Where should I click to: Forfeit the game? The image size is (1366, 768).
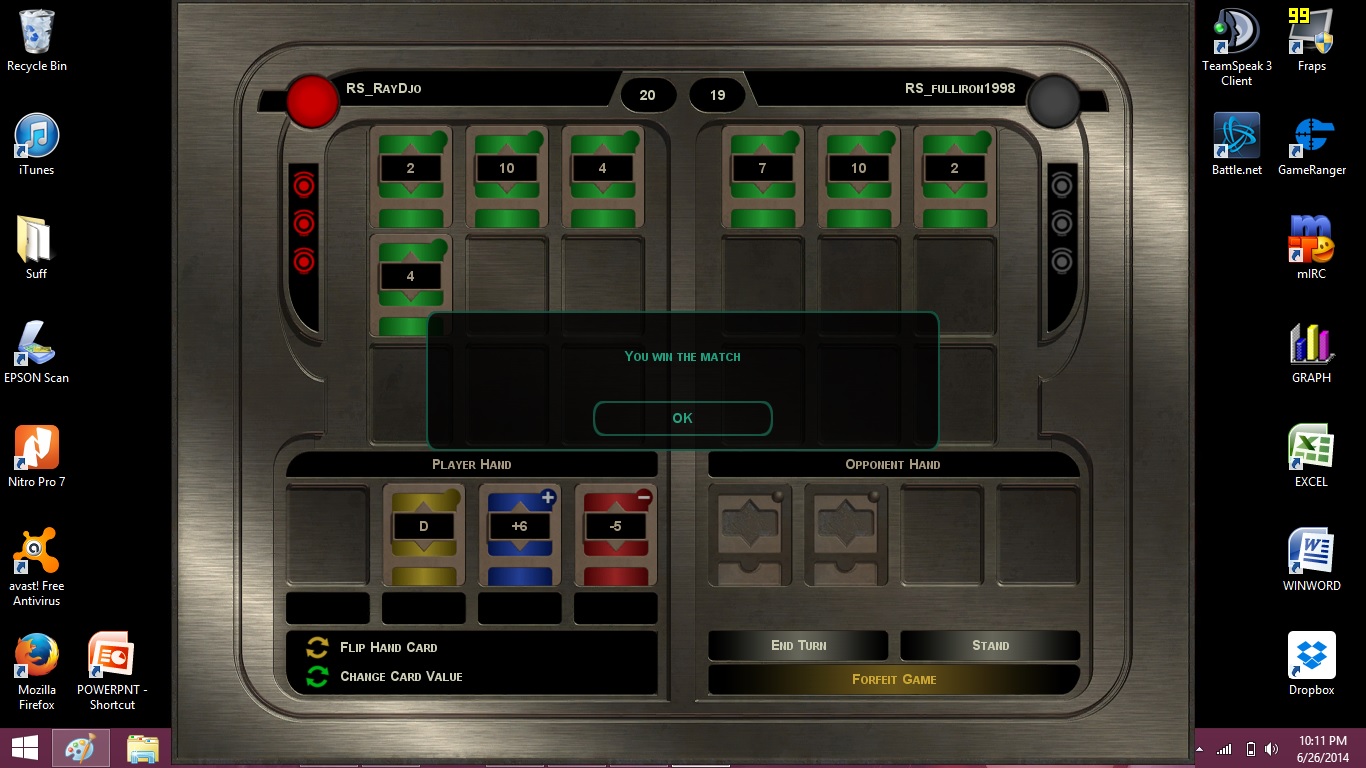pos(894,679)
